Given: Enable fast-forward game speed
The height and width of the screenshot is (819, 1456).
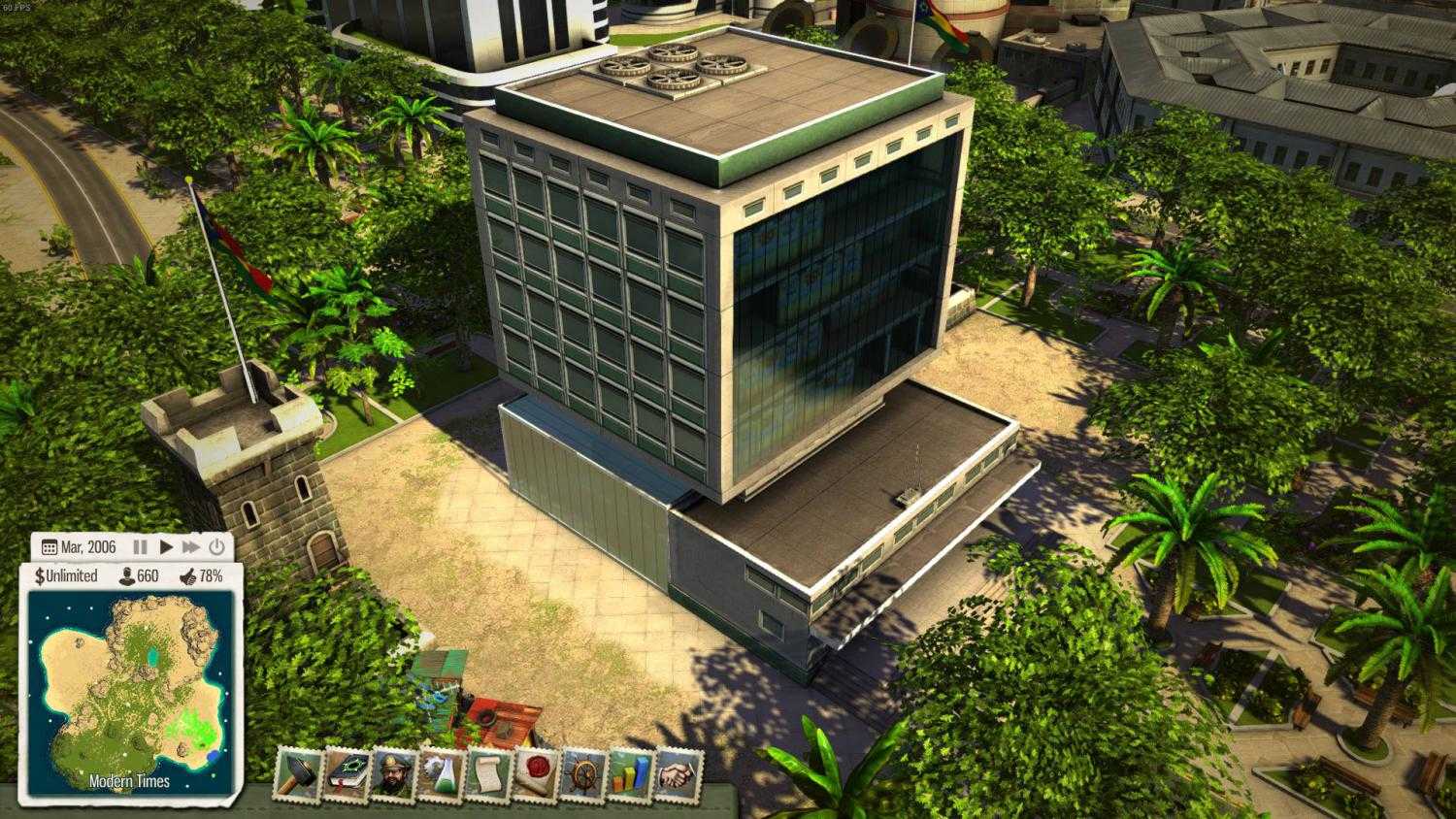Looking at the screenshot, I should pyautogui.click(x=190, y=546).
